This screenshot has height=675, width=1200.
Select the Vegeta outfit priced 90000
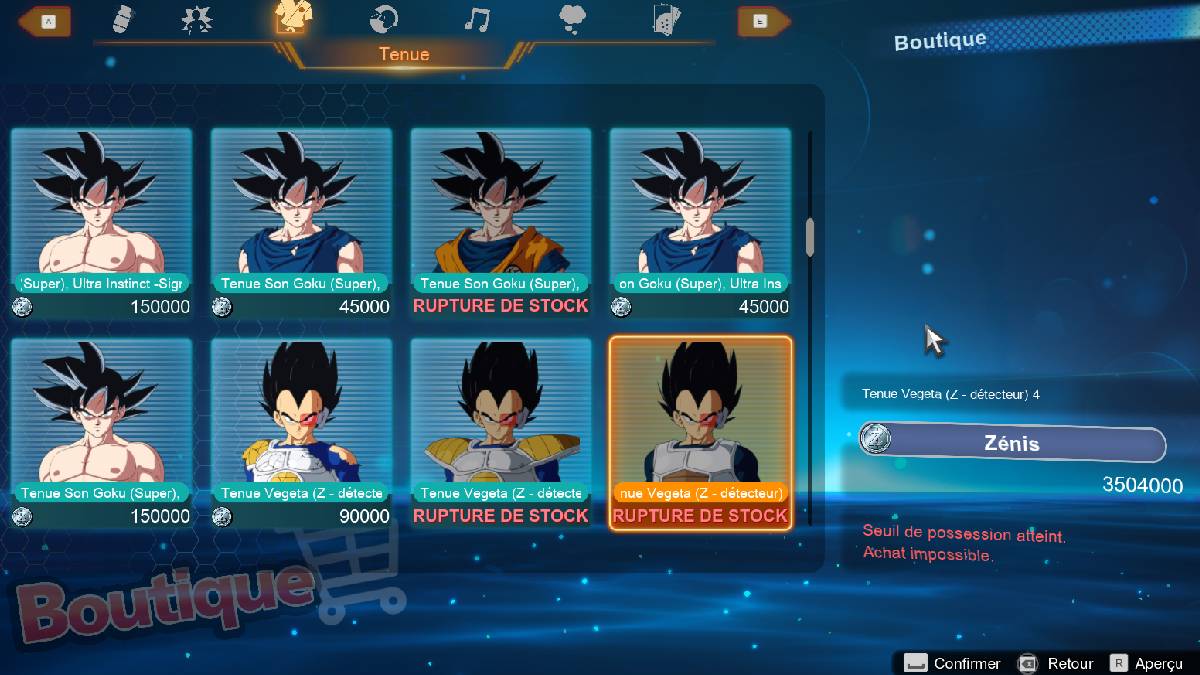tap(301, 432)
